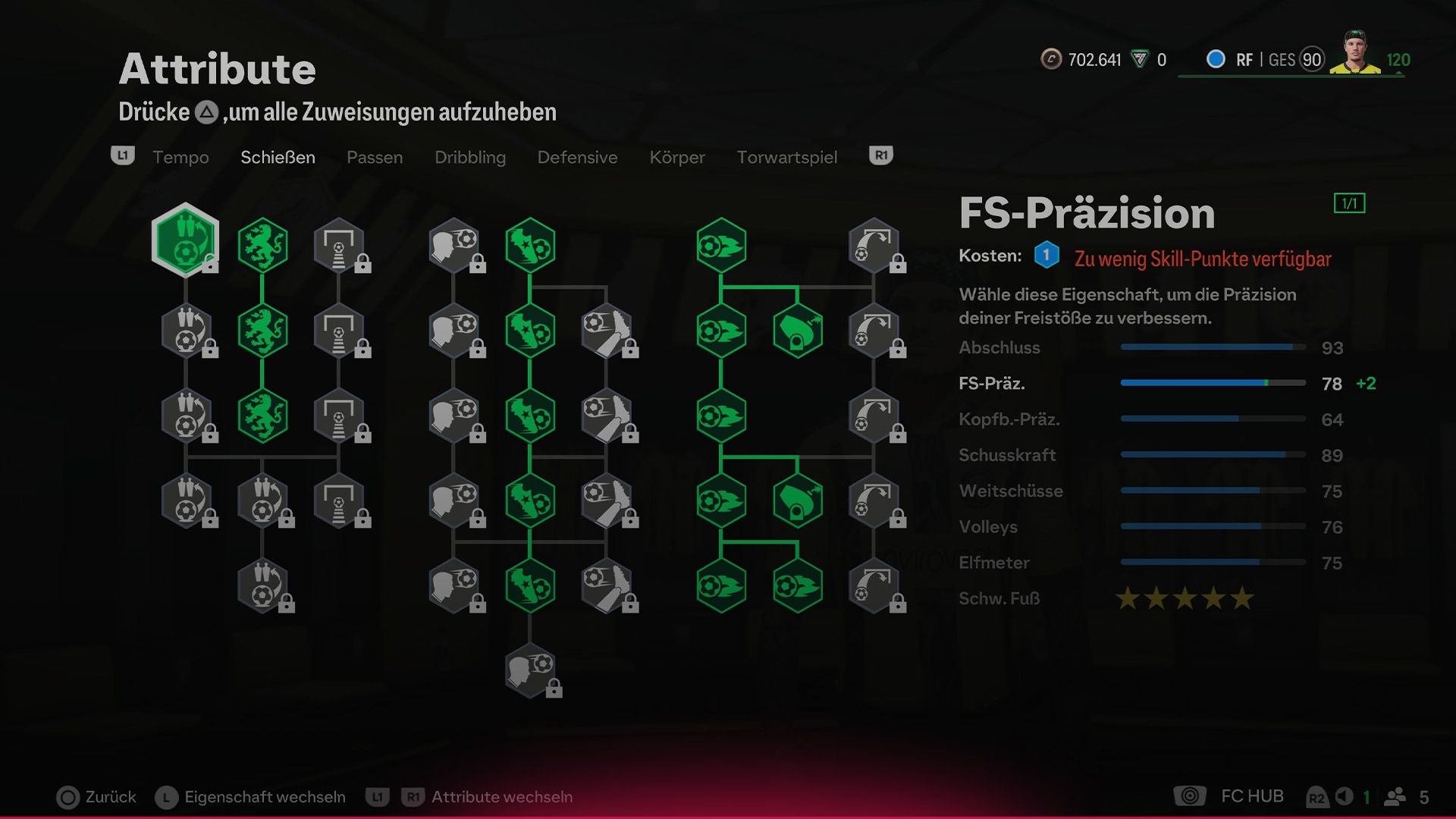1456x819 pixels.
Task: Select a green comet power-shot node
Action: [722, 244]
